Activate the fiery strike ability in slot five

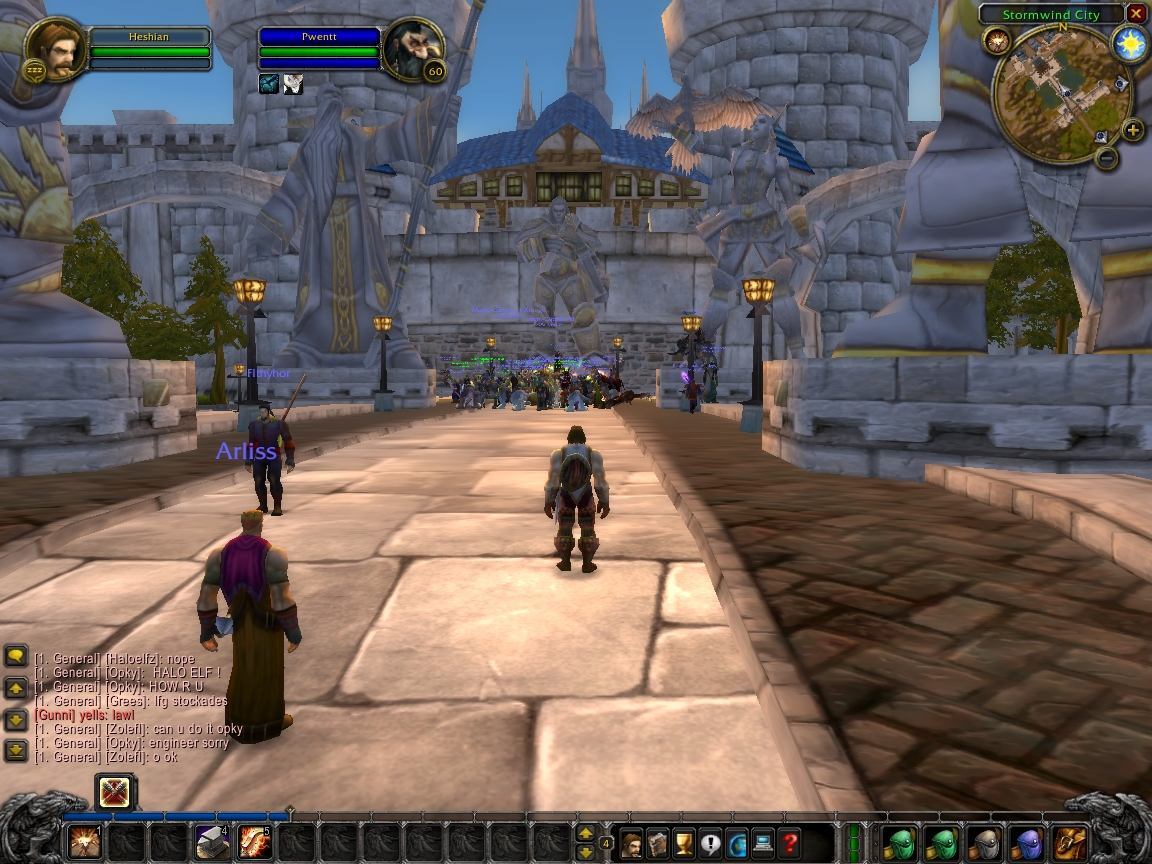point(255,842)
